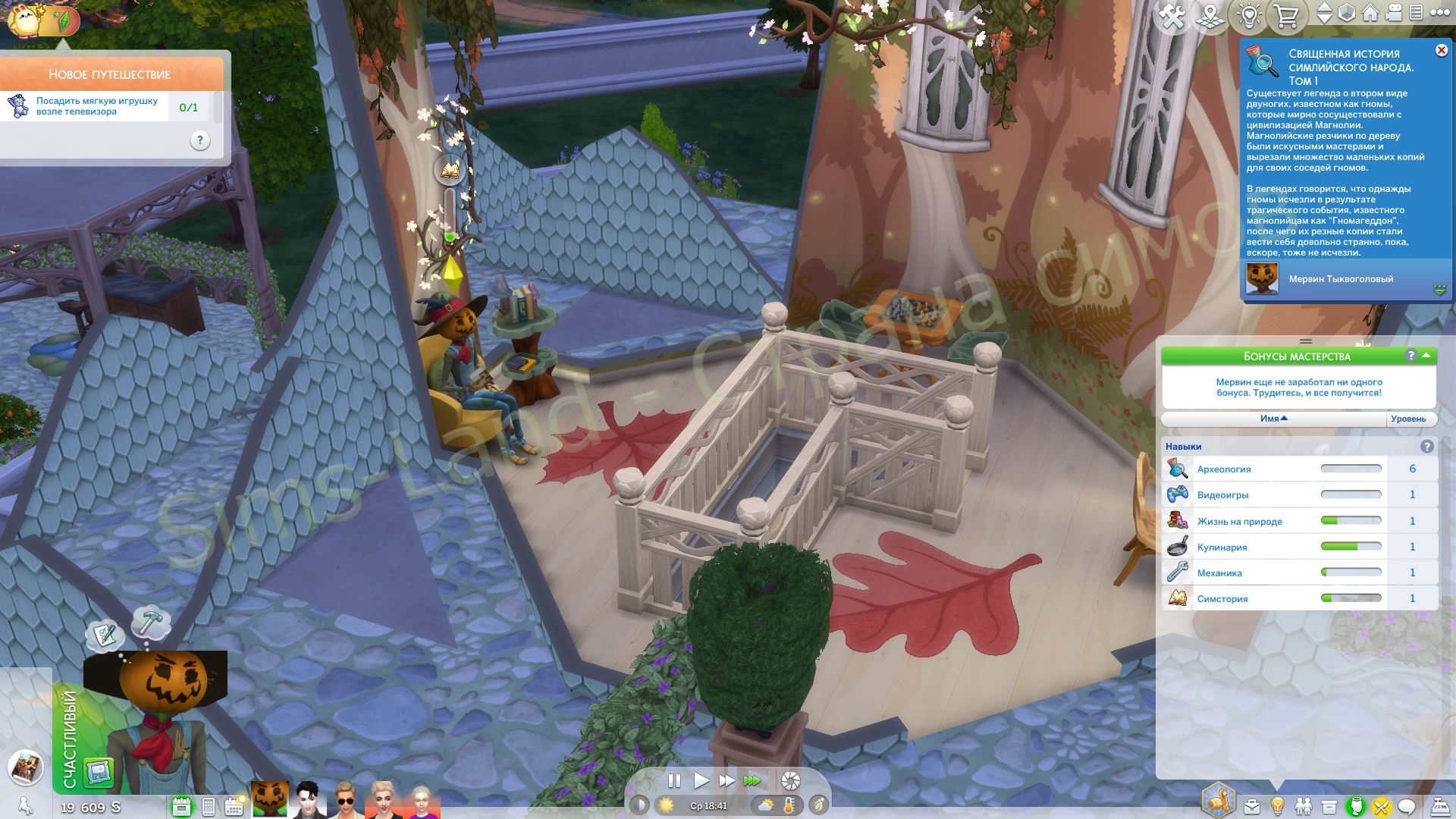Collapse the Бонусы мастерства section

[1426, 356]
